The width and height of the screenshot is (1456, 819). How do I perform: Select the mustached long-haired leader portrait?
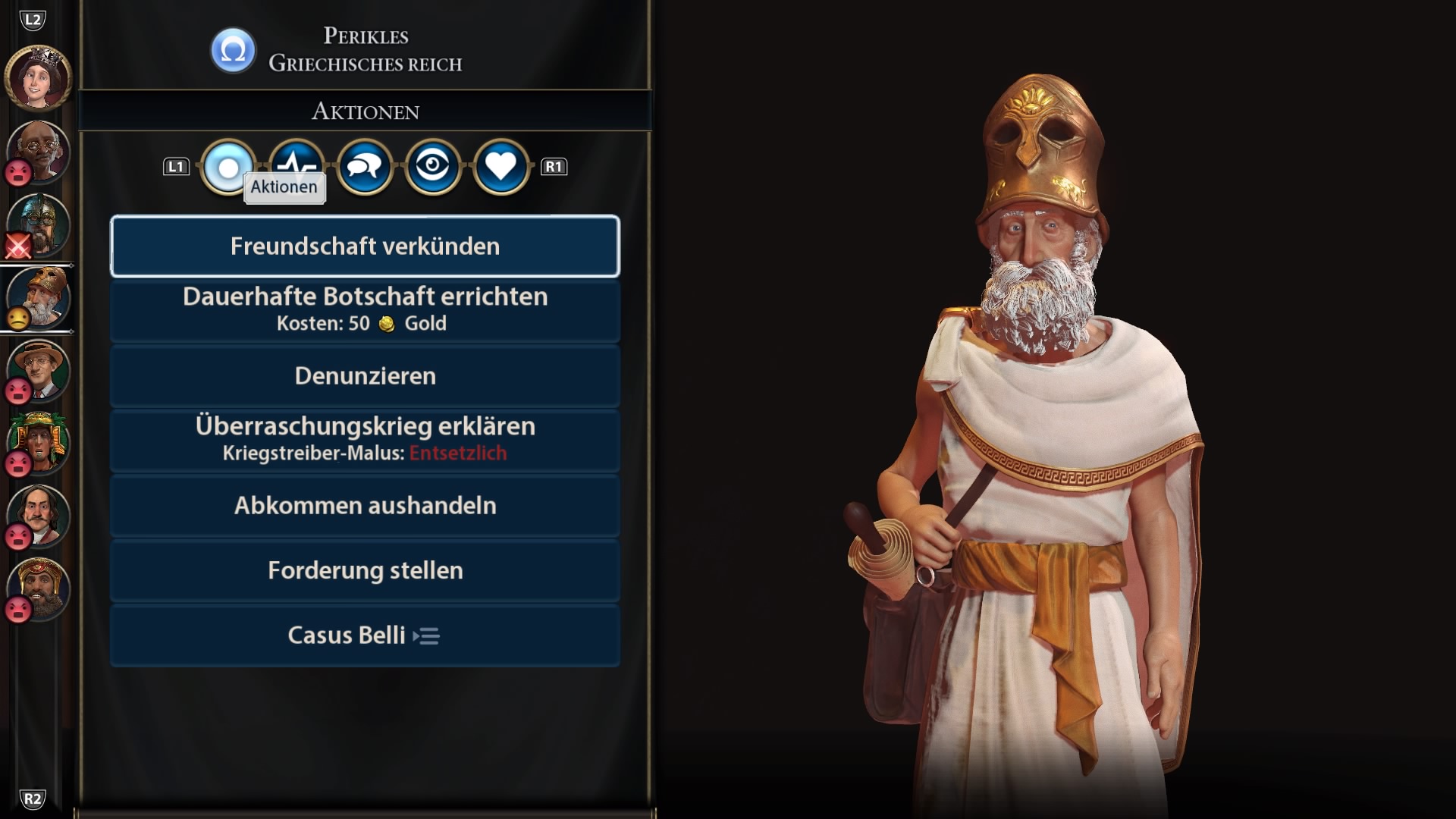39,516
